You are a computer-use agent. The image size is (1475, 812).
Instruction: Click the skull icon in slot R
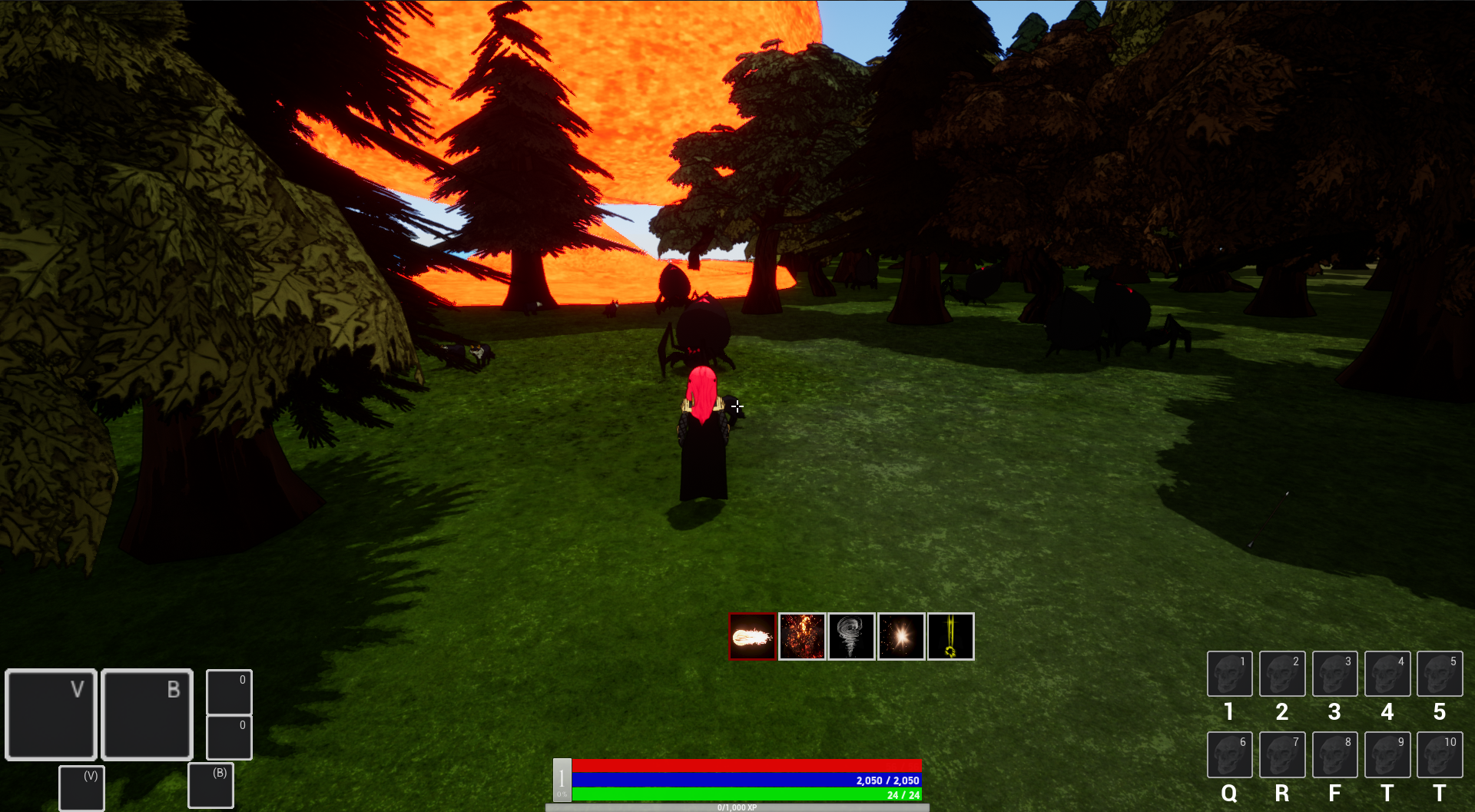coord(1282,755)
